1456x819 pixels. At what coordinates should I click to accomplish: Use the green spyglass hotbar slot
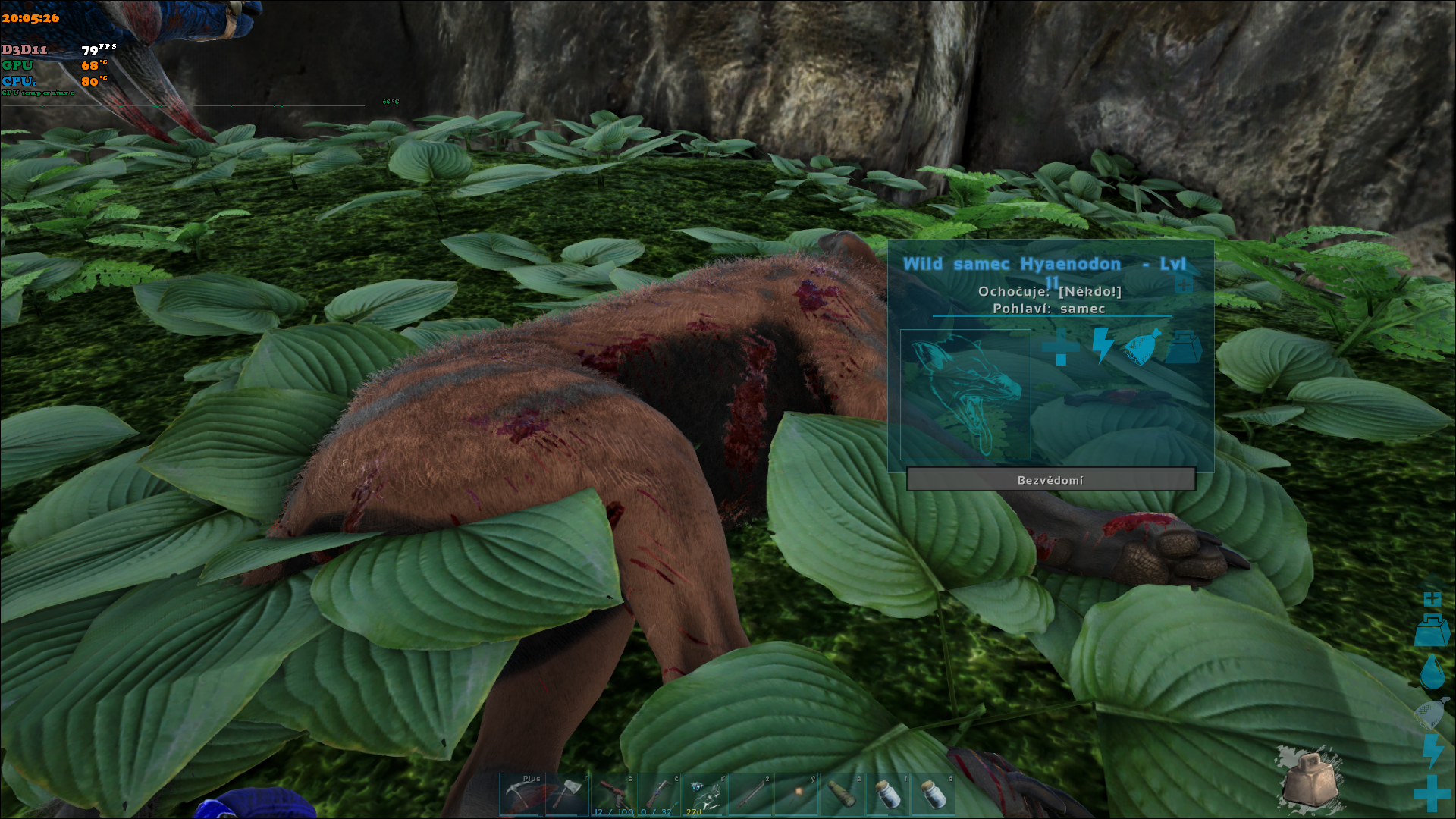point(842,795)
